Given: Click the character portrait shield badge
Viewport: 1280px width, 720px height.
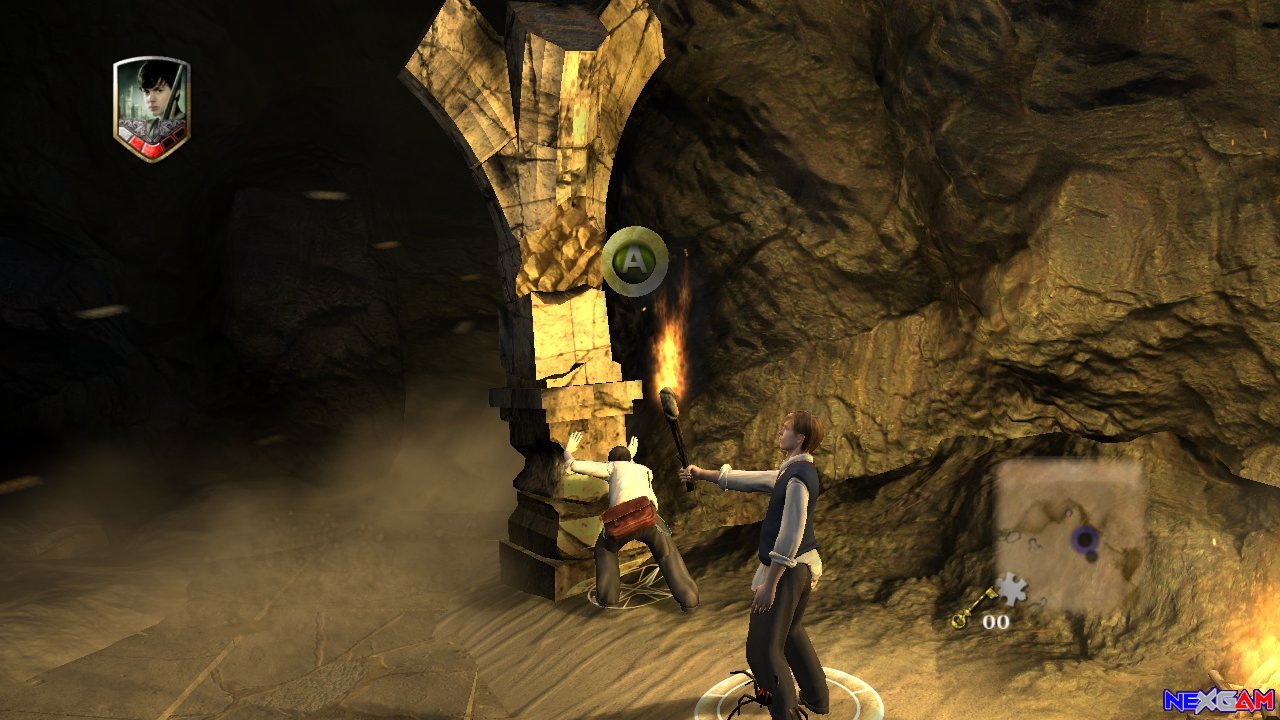Looking at the screenshot, I should [151, 108].
